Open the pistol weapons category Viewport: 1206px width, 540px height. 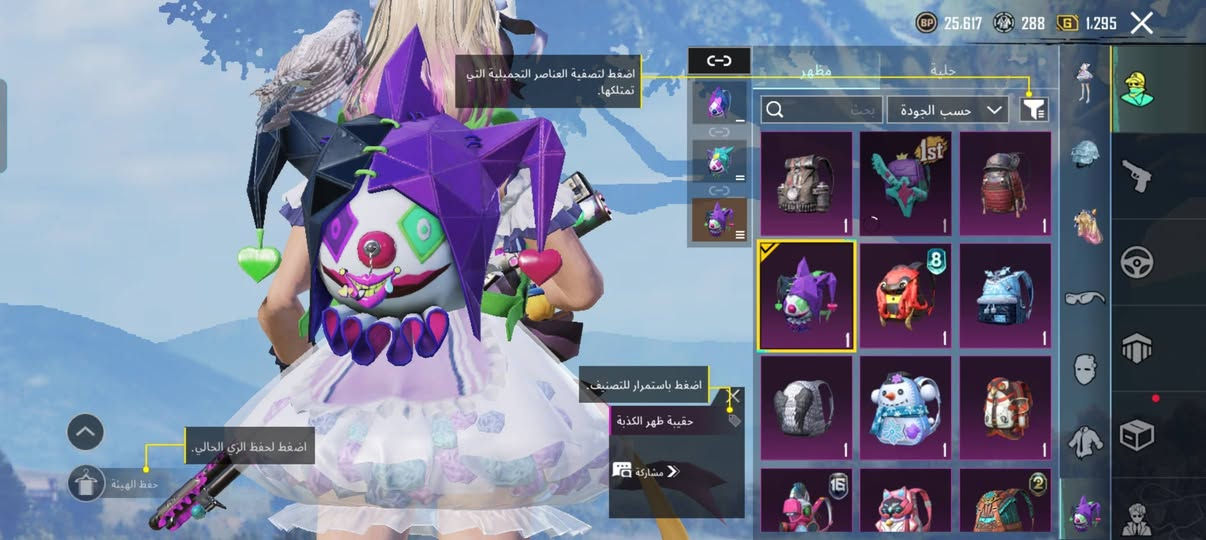1136,176
